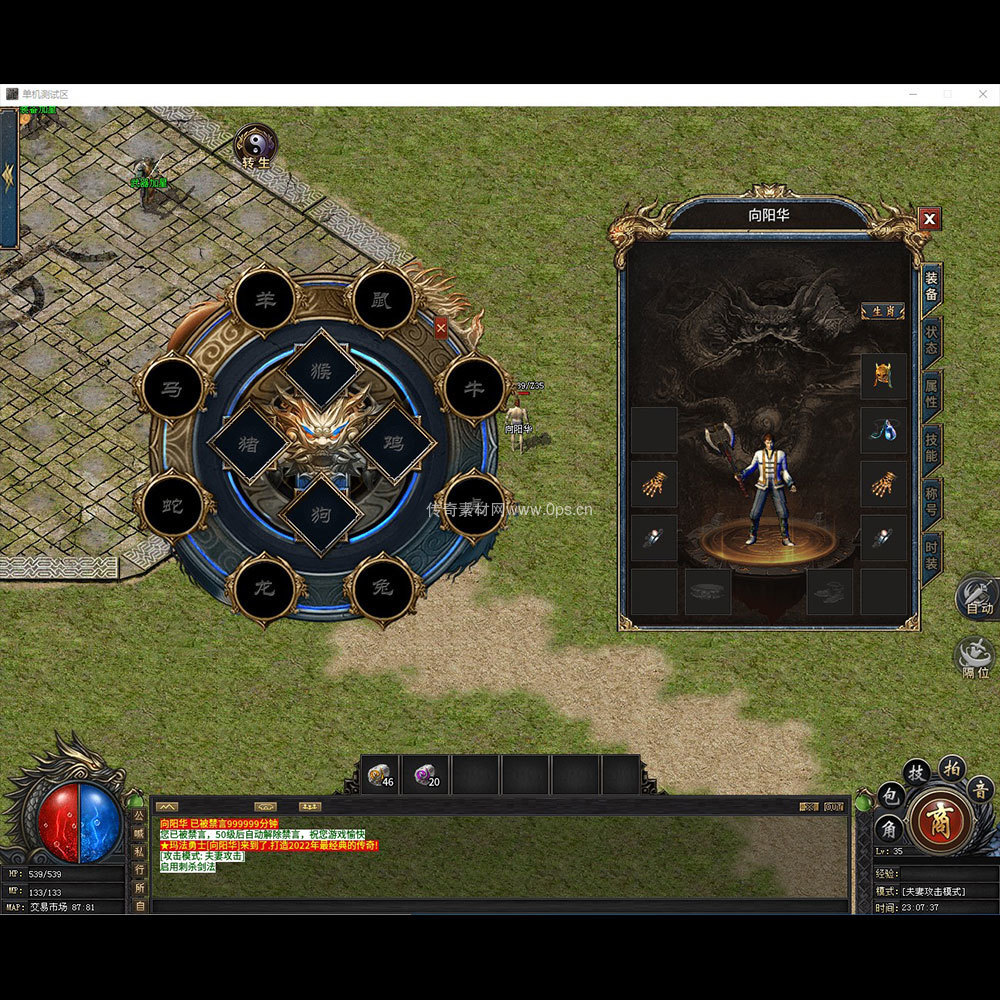This screenshot has width=1000, height=1000.
Task: Close the game window from title bar
Action: (981, 94)
